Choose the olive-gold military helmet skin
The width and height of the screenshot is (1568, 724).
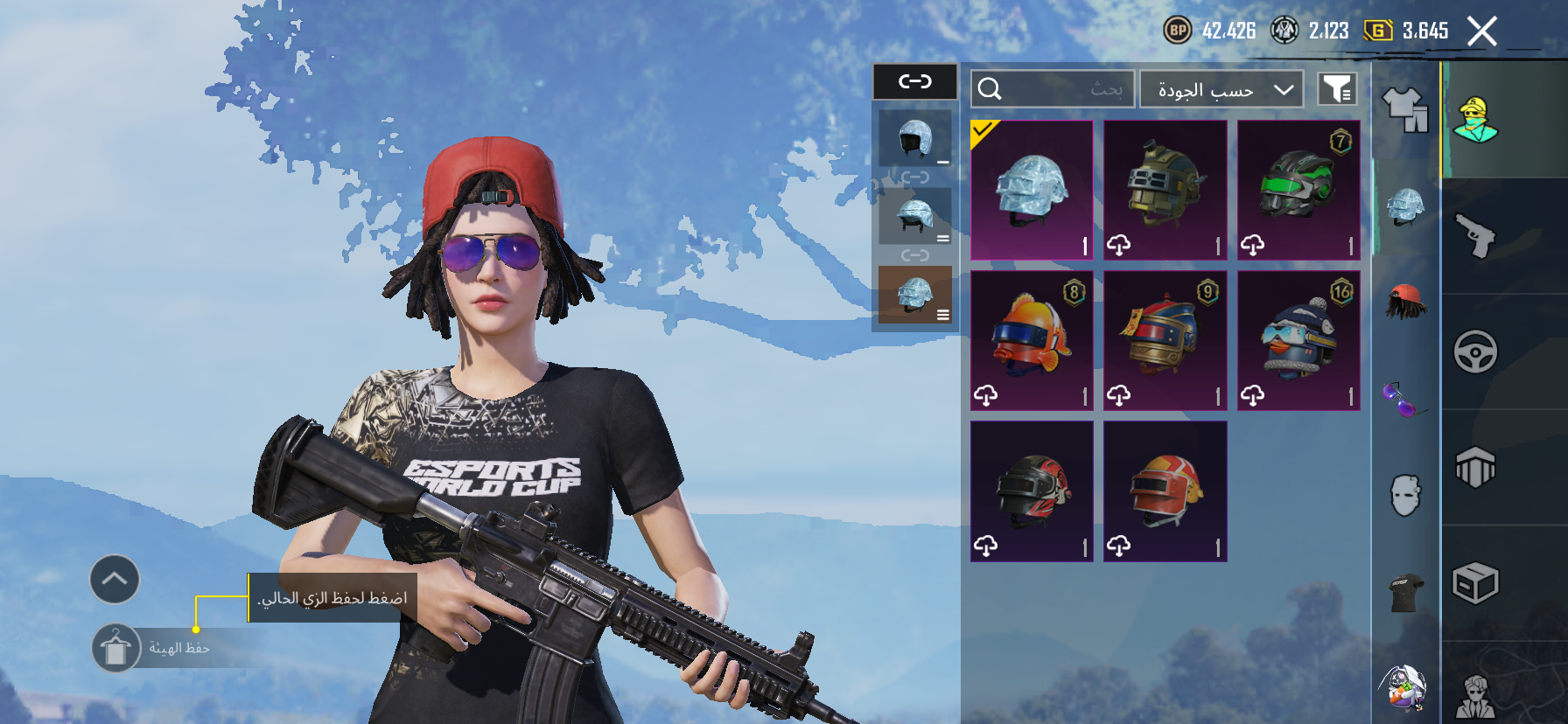click(1165, 191)
